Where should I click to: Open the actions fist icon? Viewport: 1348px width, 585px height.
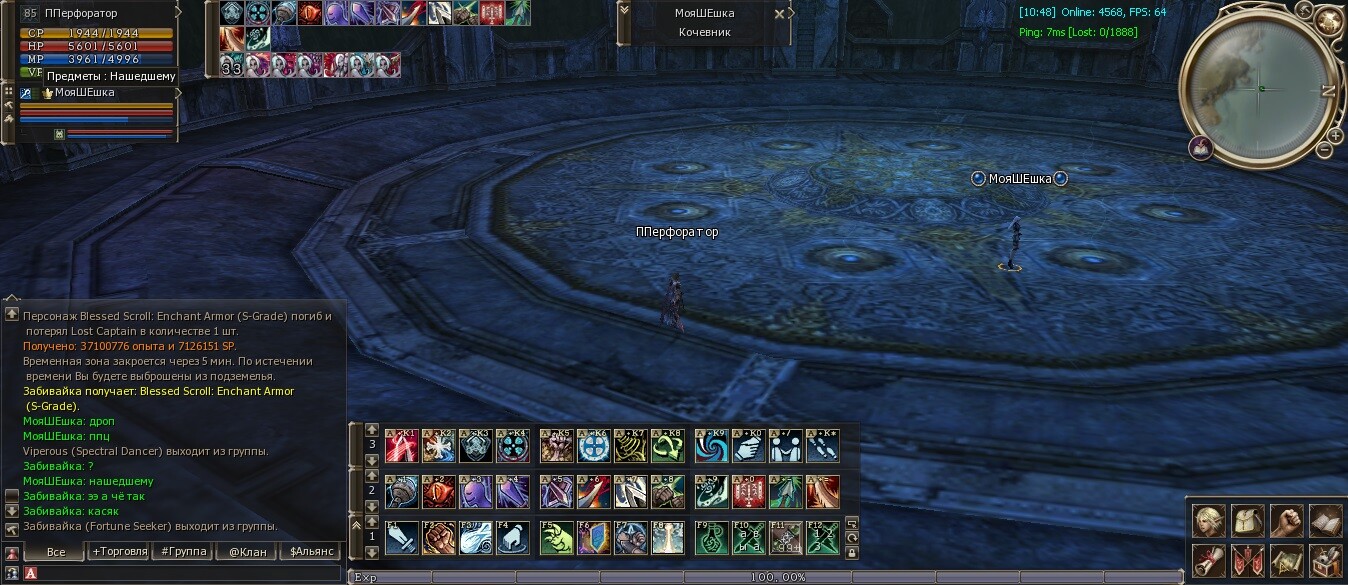1286,521
